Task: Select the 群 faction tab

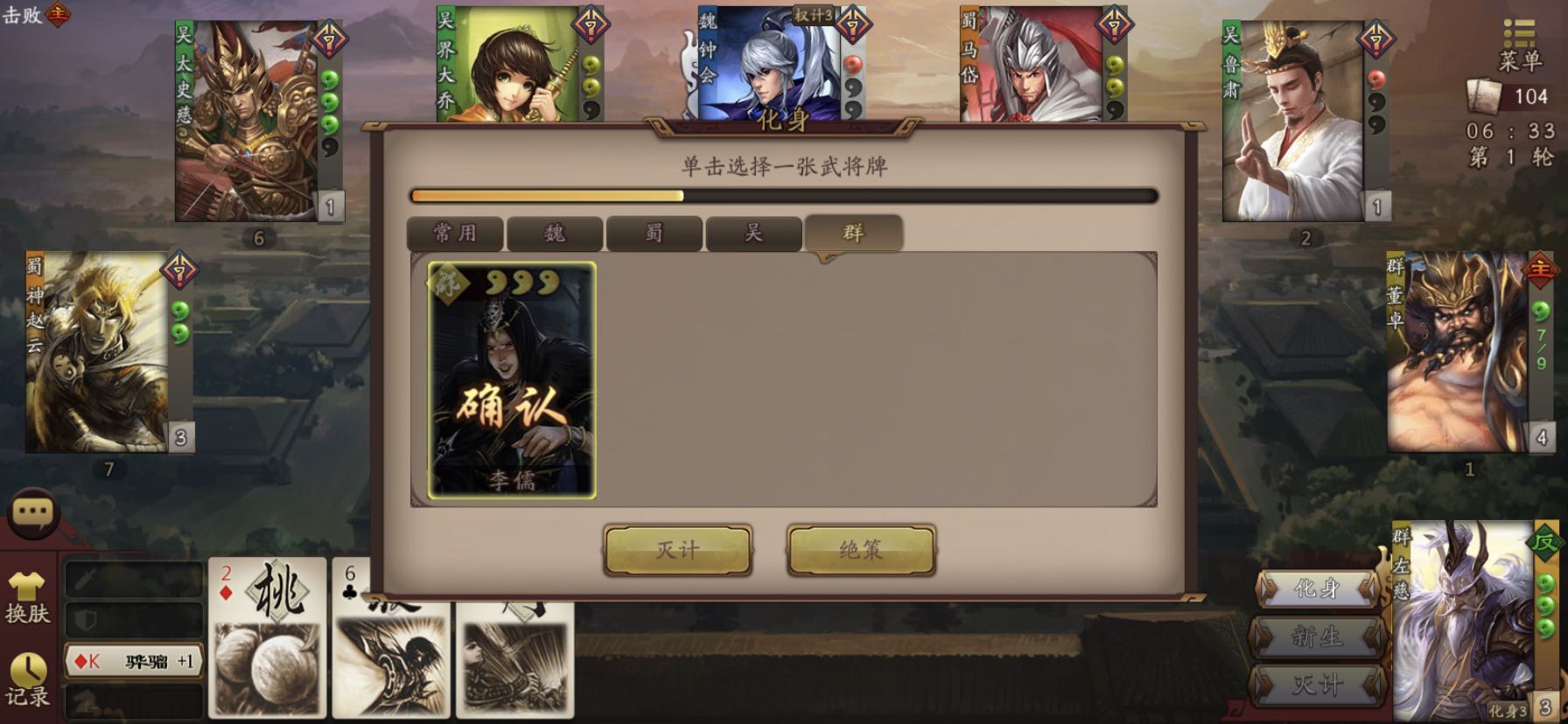Action: pyautogui.click(x=853, y=233)
